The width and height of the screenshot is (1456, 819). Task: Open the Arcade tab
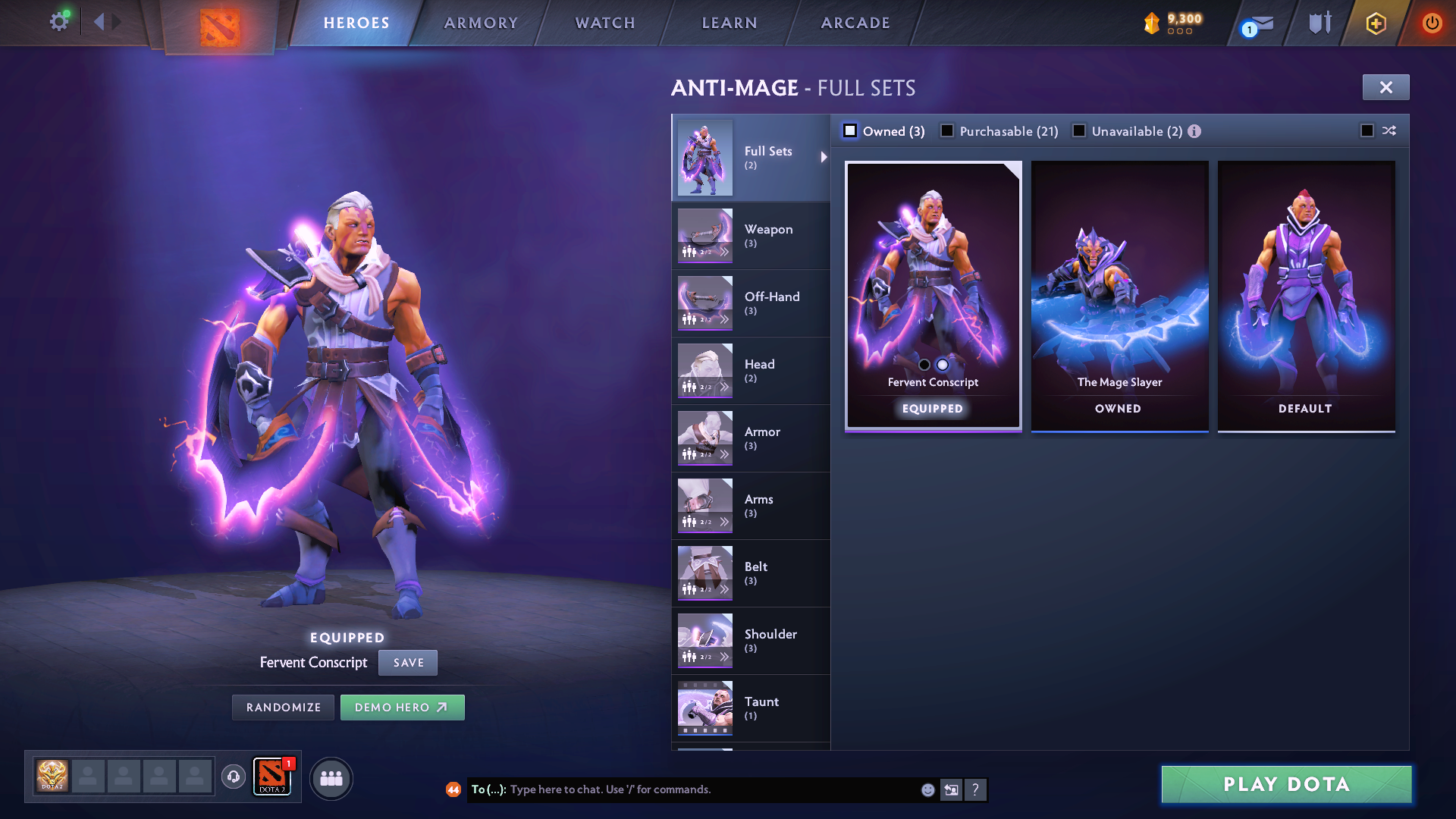point(855,23)
